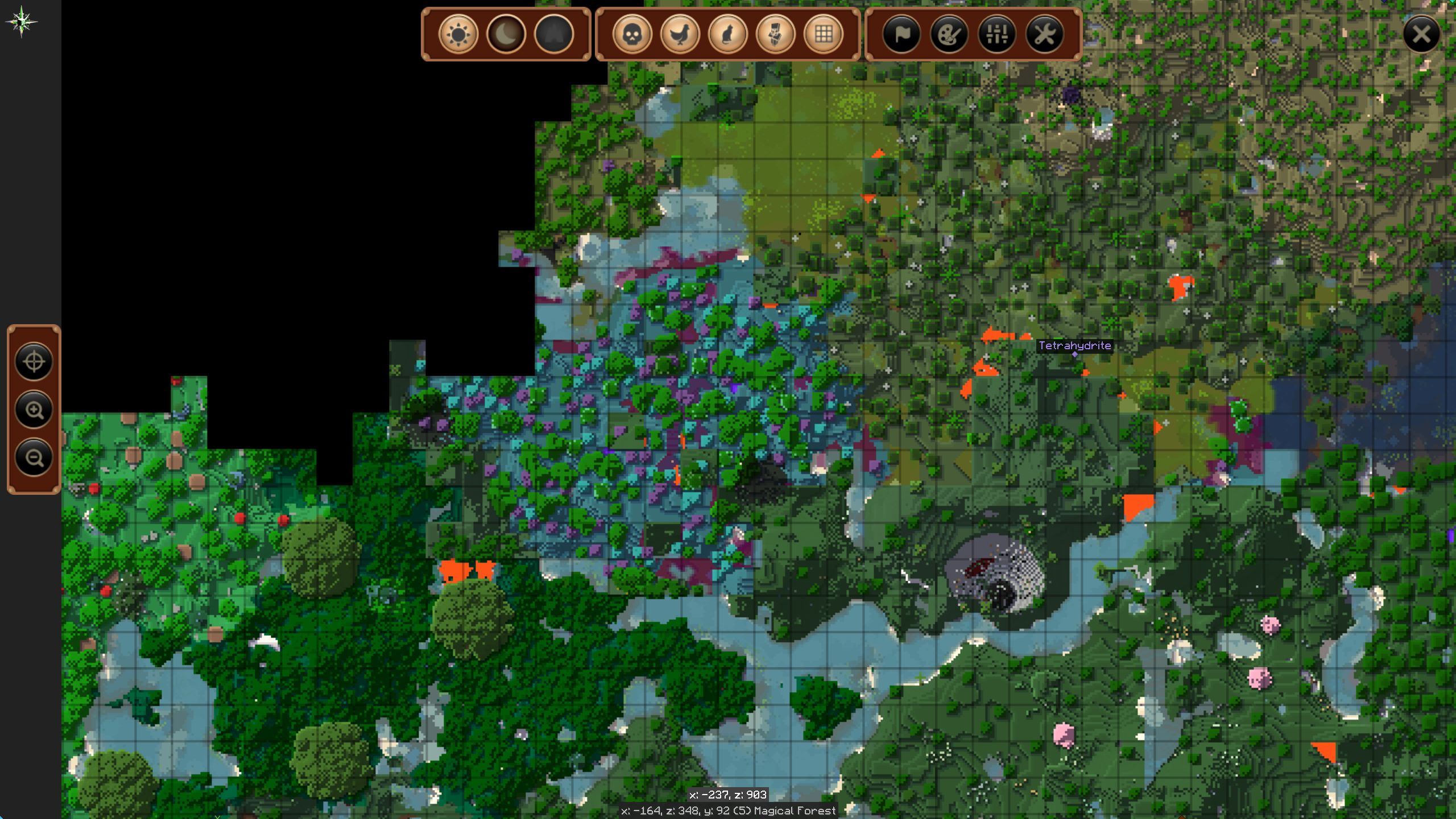Toggle the cat pets display
This screenshot has height=819, width=1456.
[x=728, y=34]
